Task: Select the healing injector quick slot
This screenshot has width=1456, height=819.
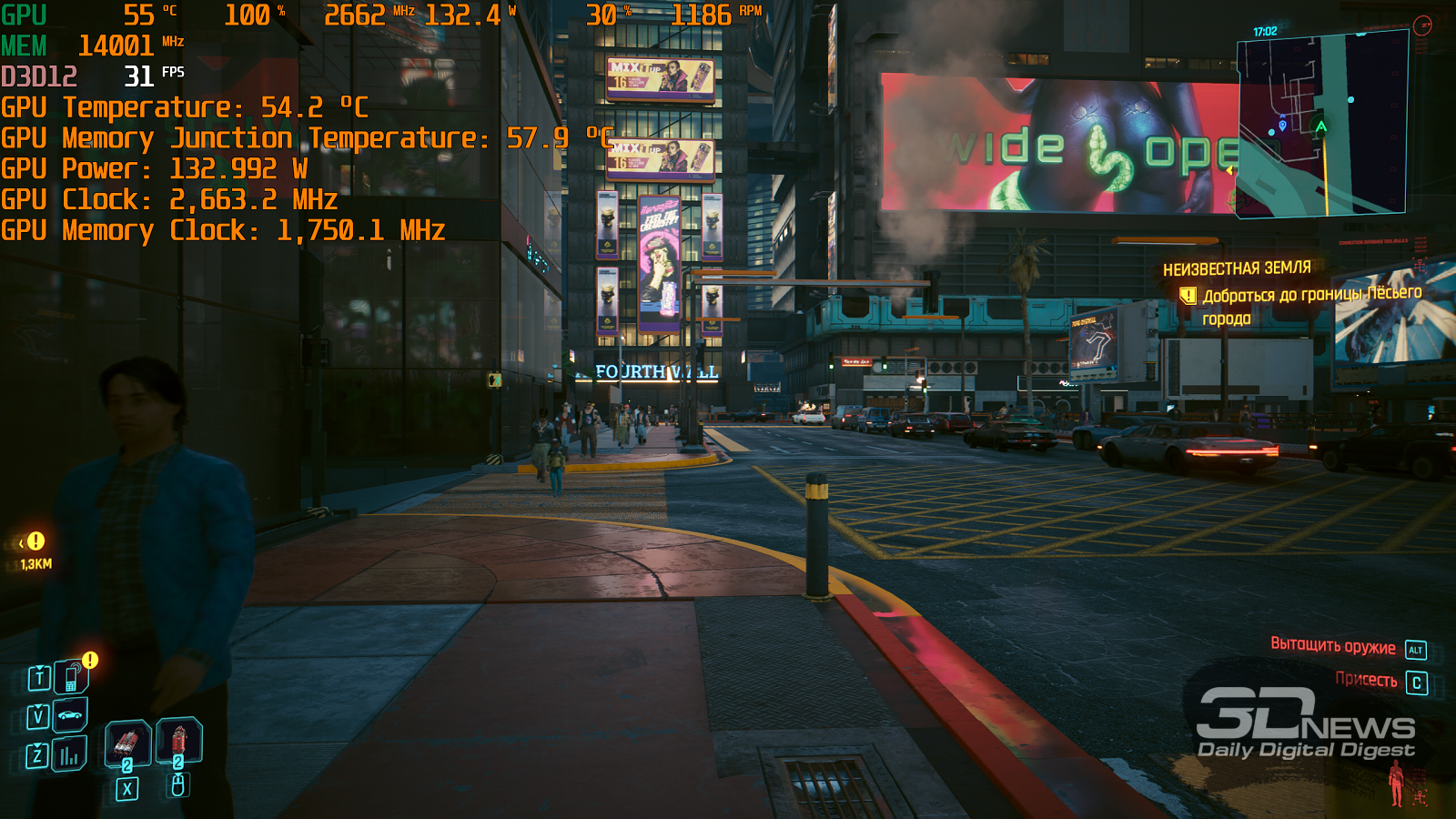Action: 127,743
